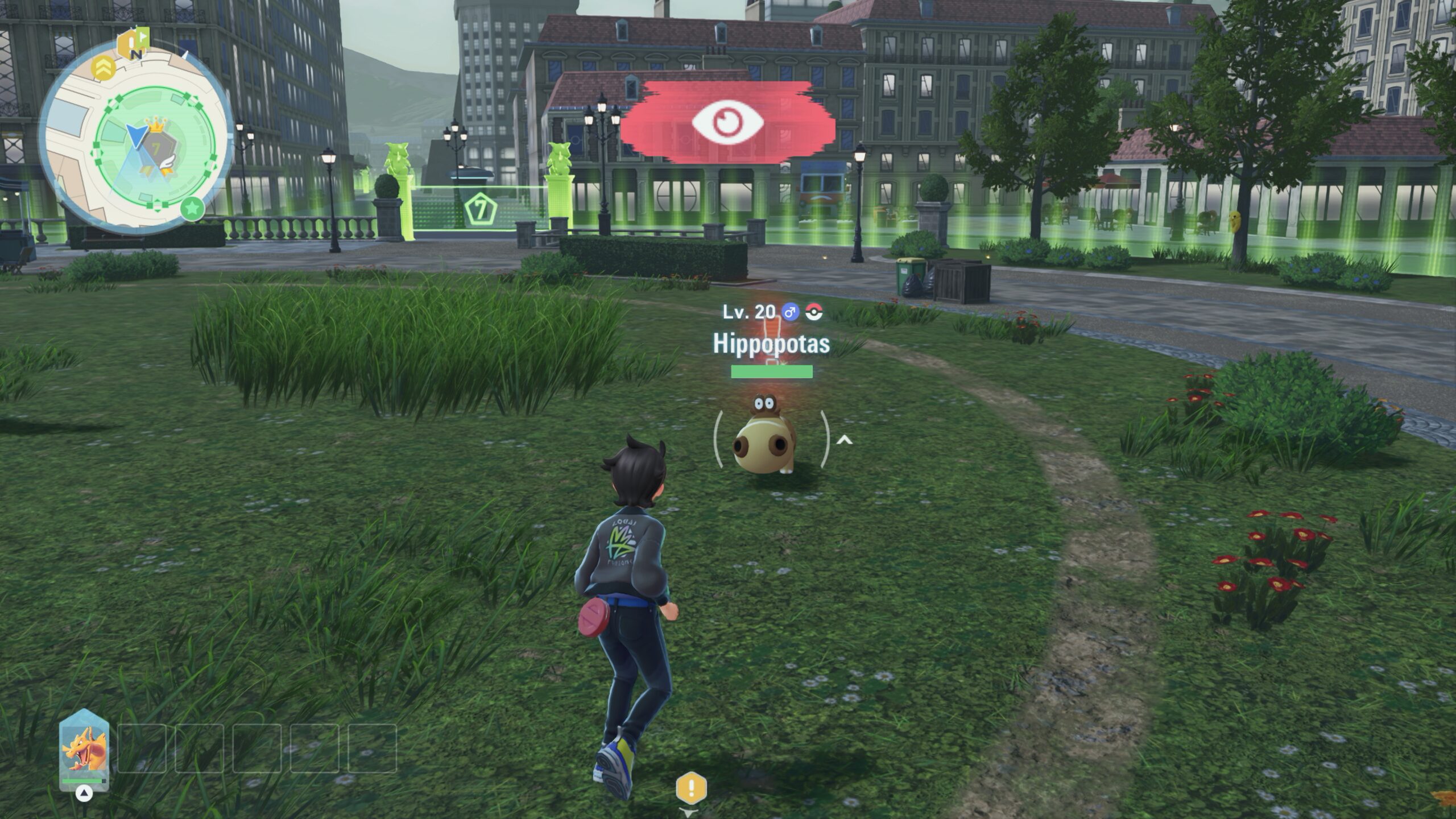Select the green star marker on minimap
Viewport: 1456px width, 819px height.
pos(192,209)
